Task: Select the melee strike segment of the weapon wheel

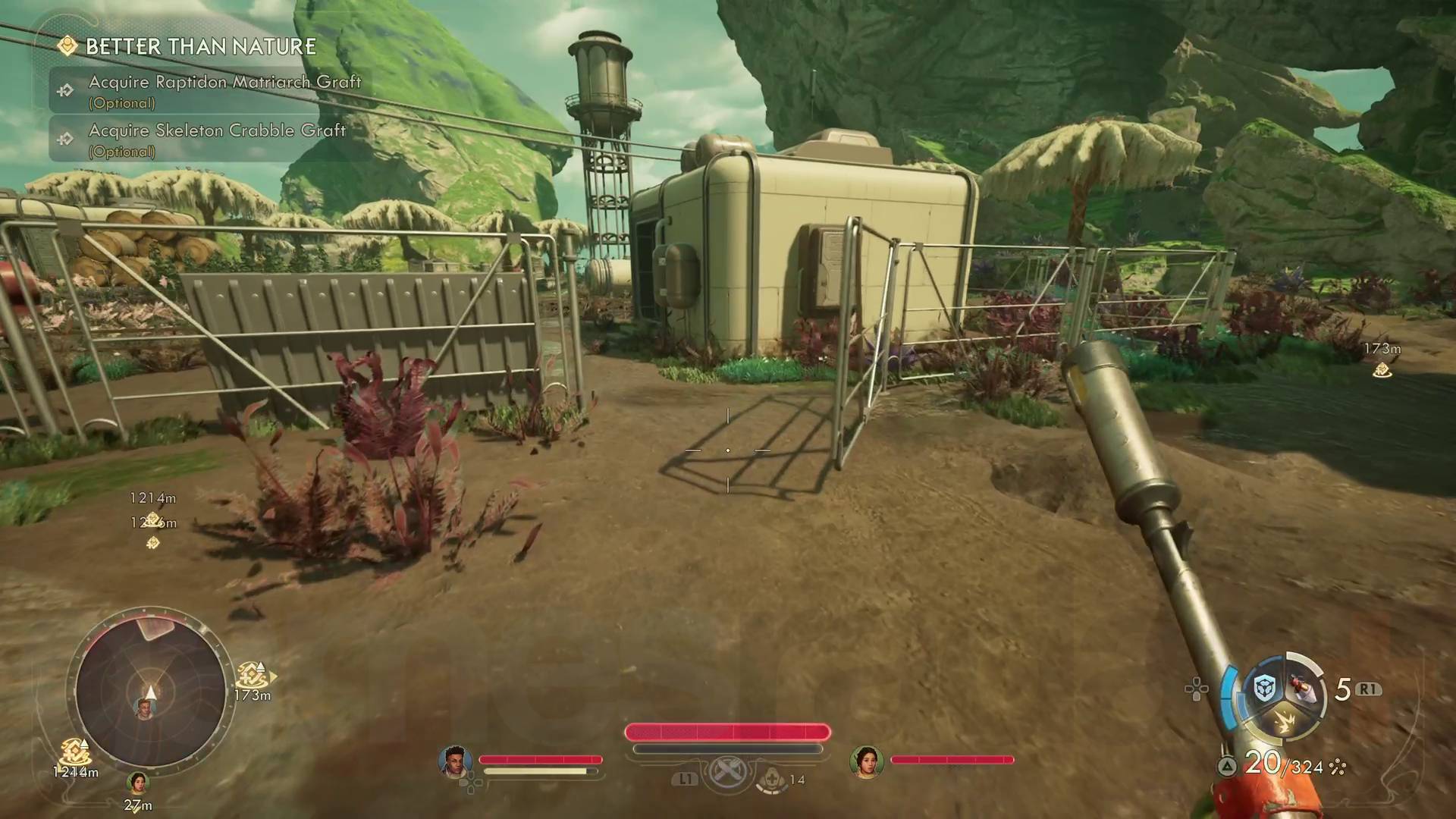Action: pyautogui.click(x=1285, y=723)
